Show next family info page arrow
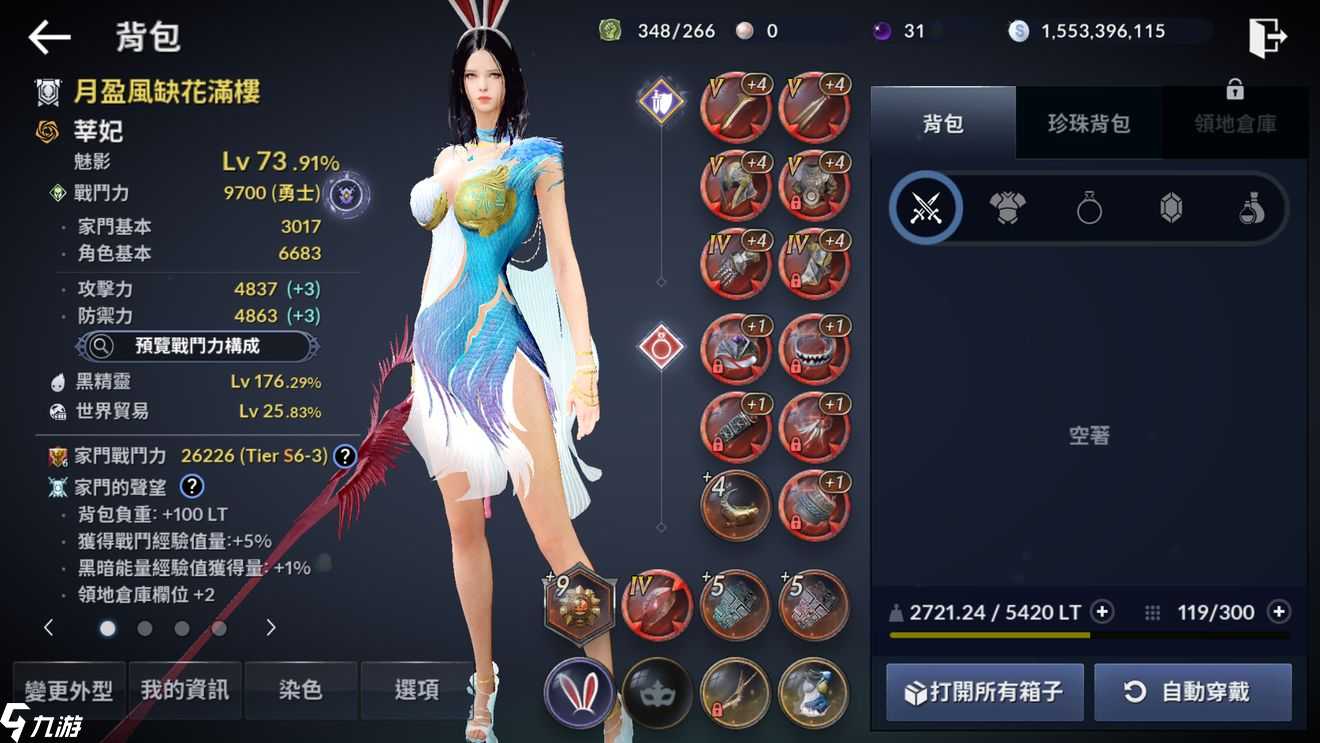Image resolution: width=1320 pixels, height=743 pixels. [x=270, y=628]
